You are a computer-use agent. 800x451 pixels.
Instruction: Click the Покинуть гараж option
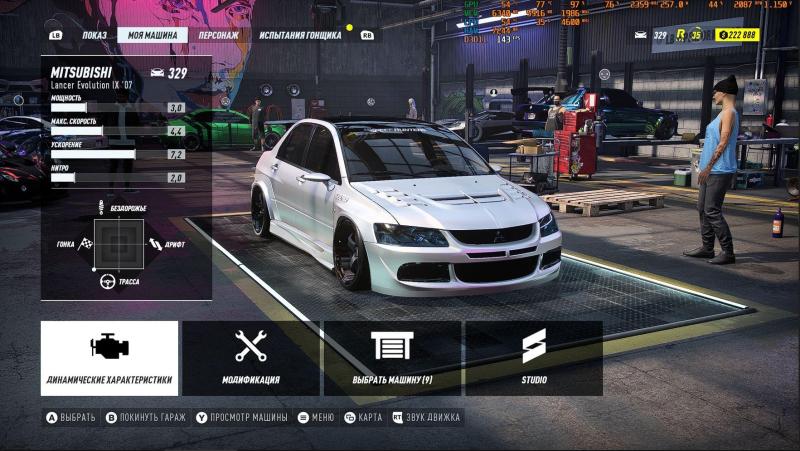[146, 417]
